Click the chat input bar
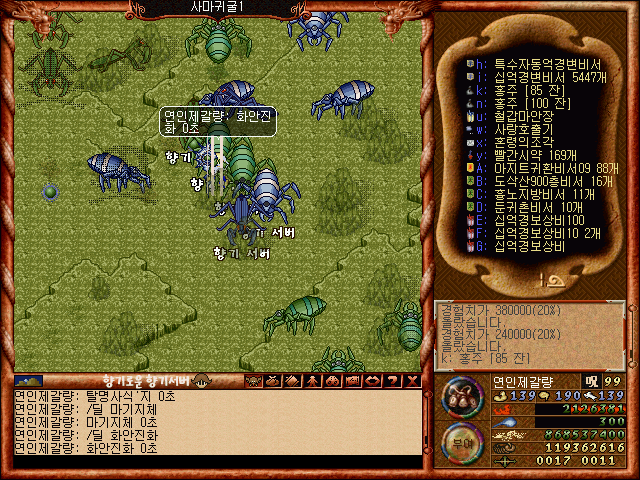This screenshot has height=480, width=640. point(215,461)
